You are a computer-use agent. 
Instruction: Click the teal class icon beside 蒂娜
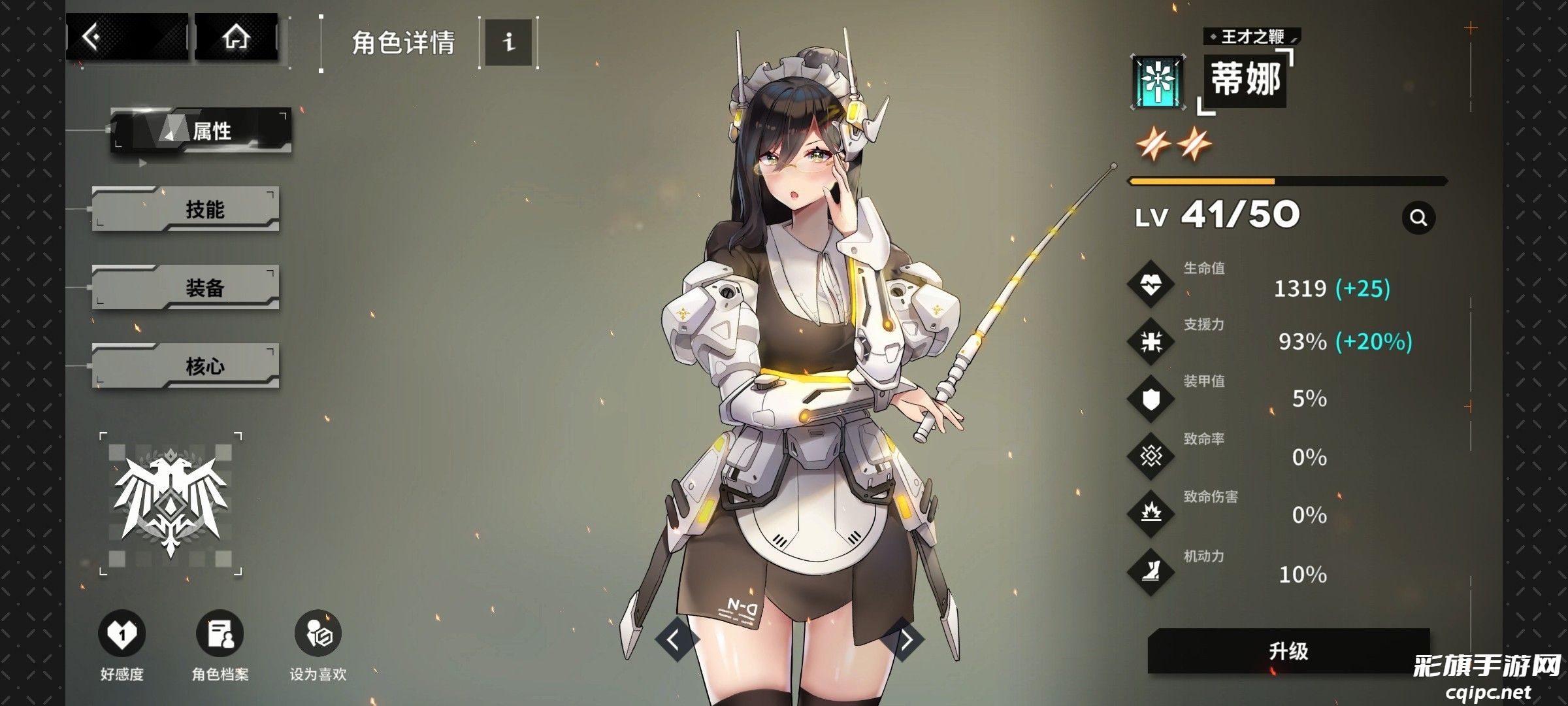pyautogui.click(x=1158, y=83)
